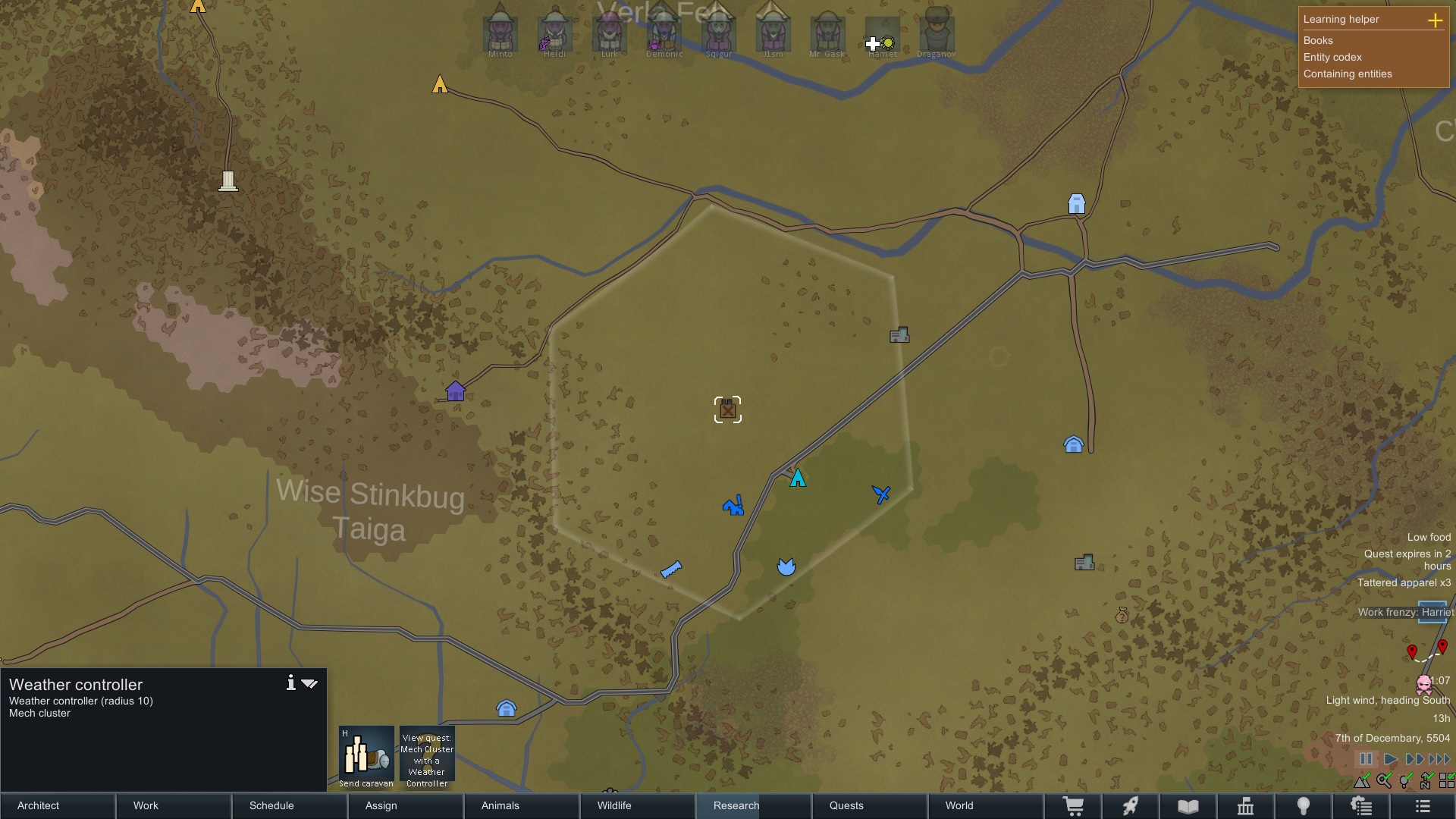This screenshot has height=819, width=1456.
Task: Open the rocket icon menu
Action: (x=1131, y=806)
